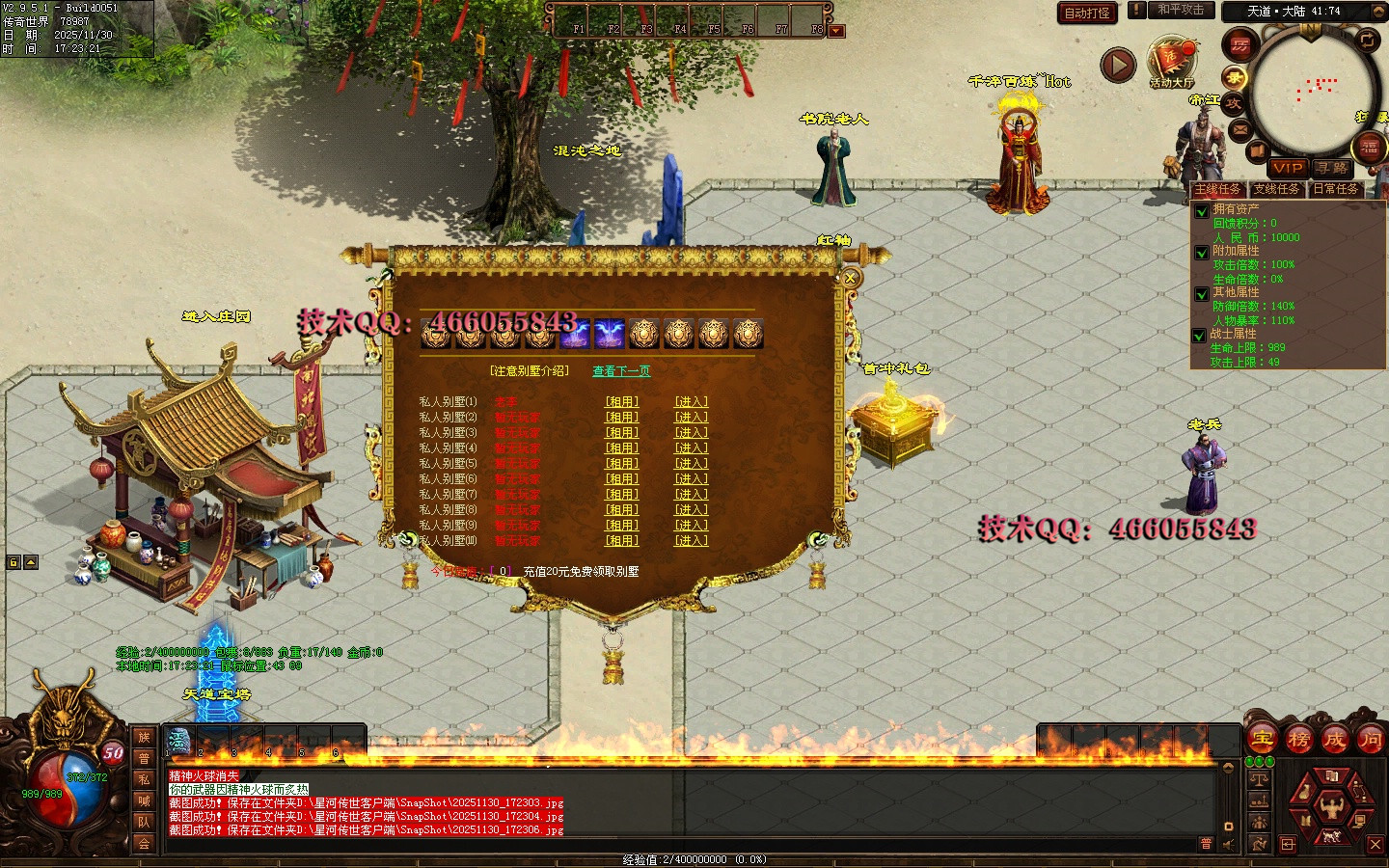The image size is (1389, 868).
Task: Open the bag icon in hexagon menu
Action: (x=1304, y=793)
